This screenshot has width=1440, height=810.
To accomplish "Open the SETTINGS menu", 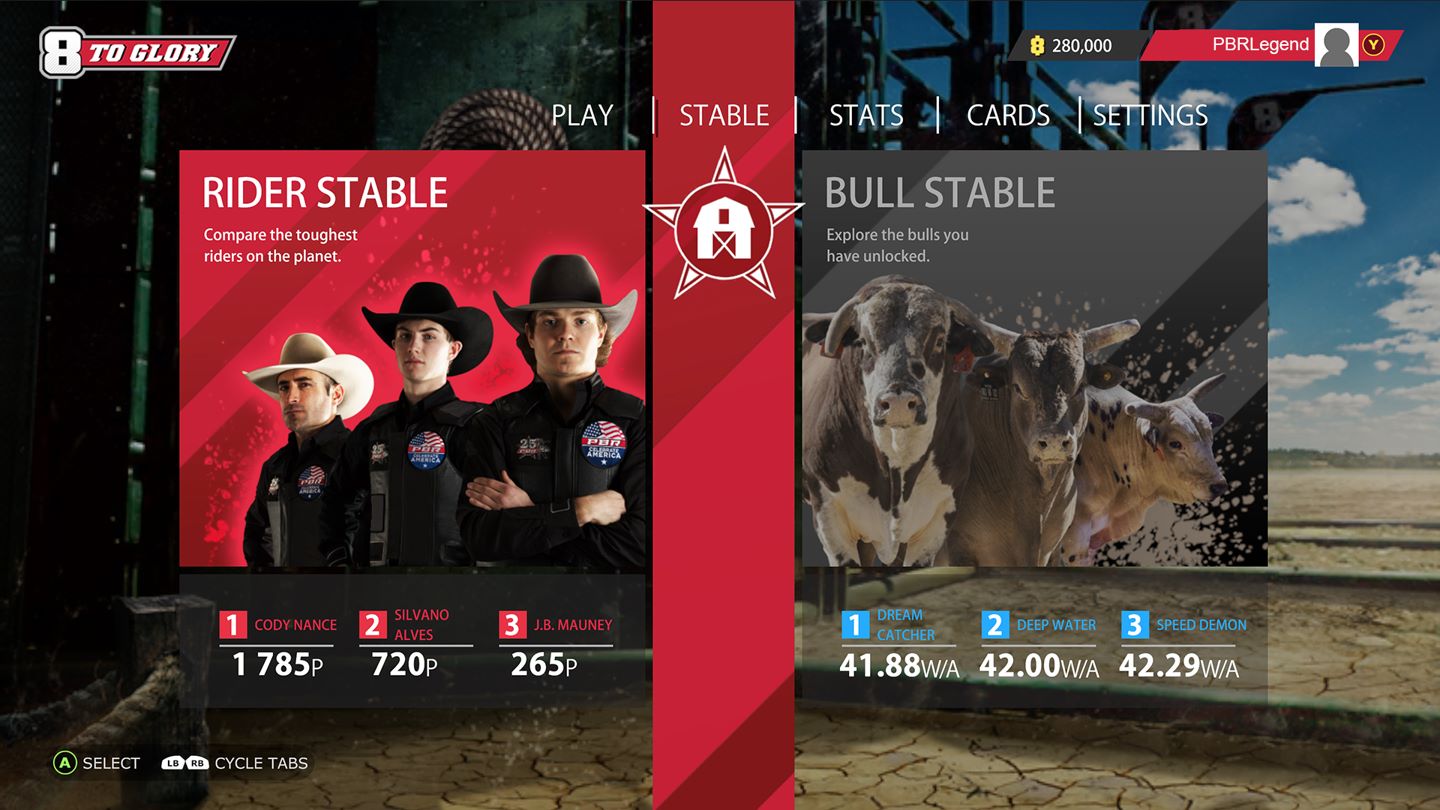I will point(1151,115).
